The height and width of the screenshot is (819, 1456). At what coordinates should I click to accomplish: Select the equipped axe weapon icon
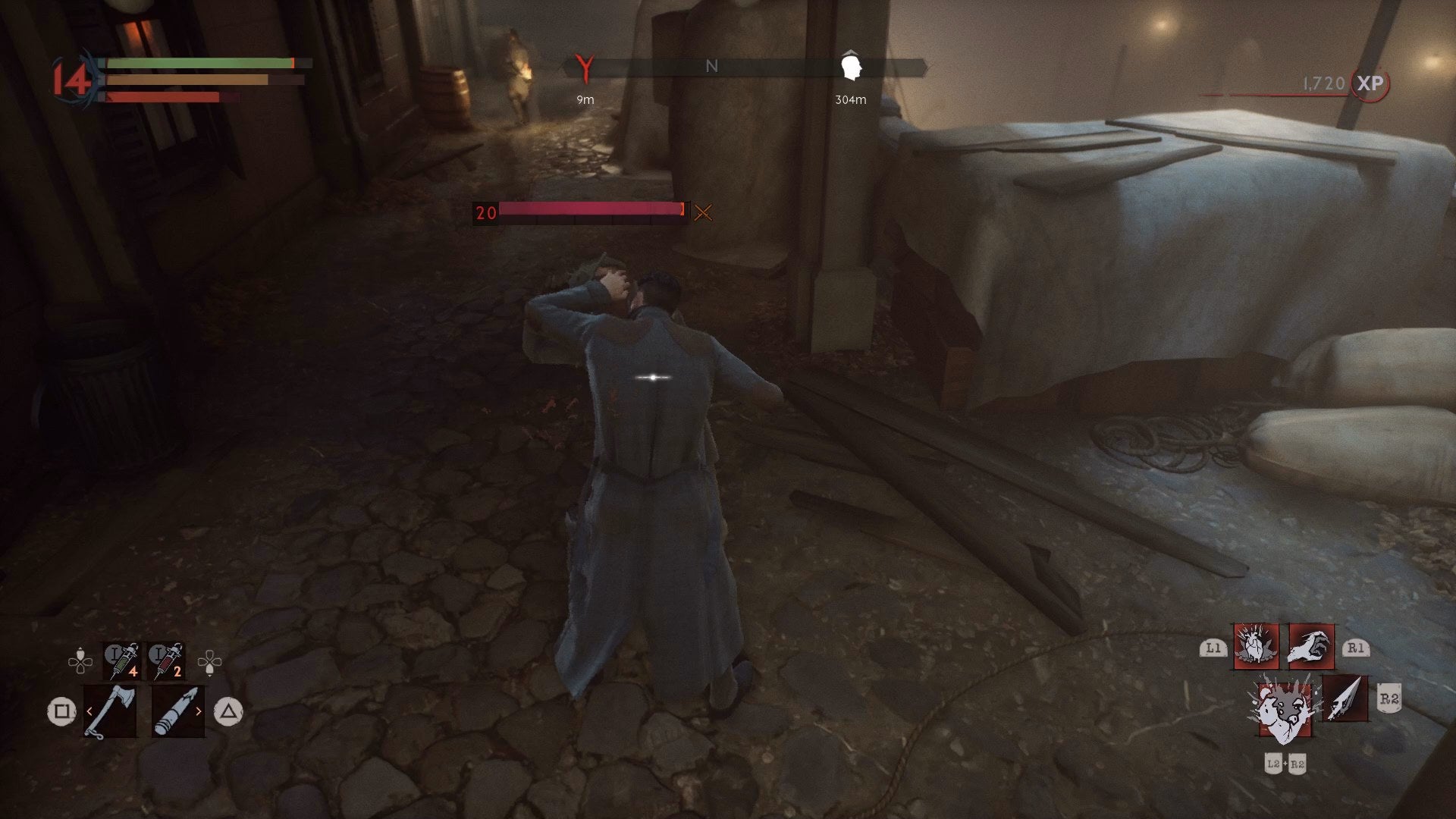click(x=110, y=712)
